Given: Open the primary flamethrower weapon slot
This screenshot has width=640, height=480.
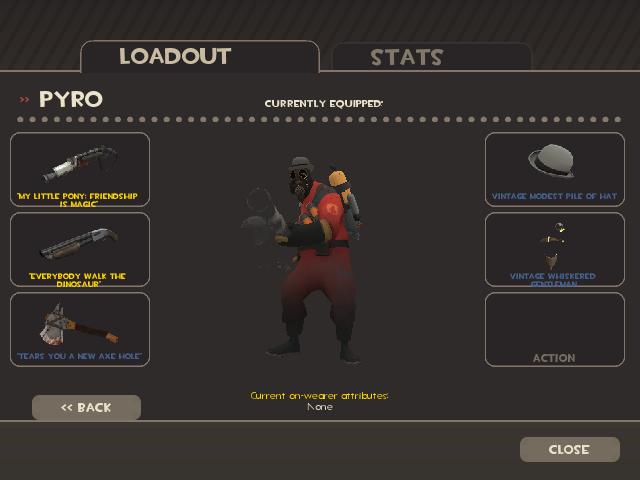Looking at the screenshot, I should click(x=80, y=169).
